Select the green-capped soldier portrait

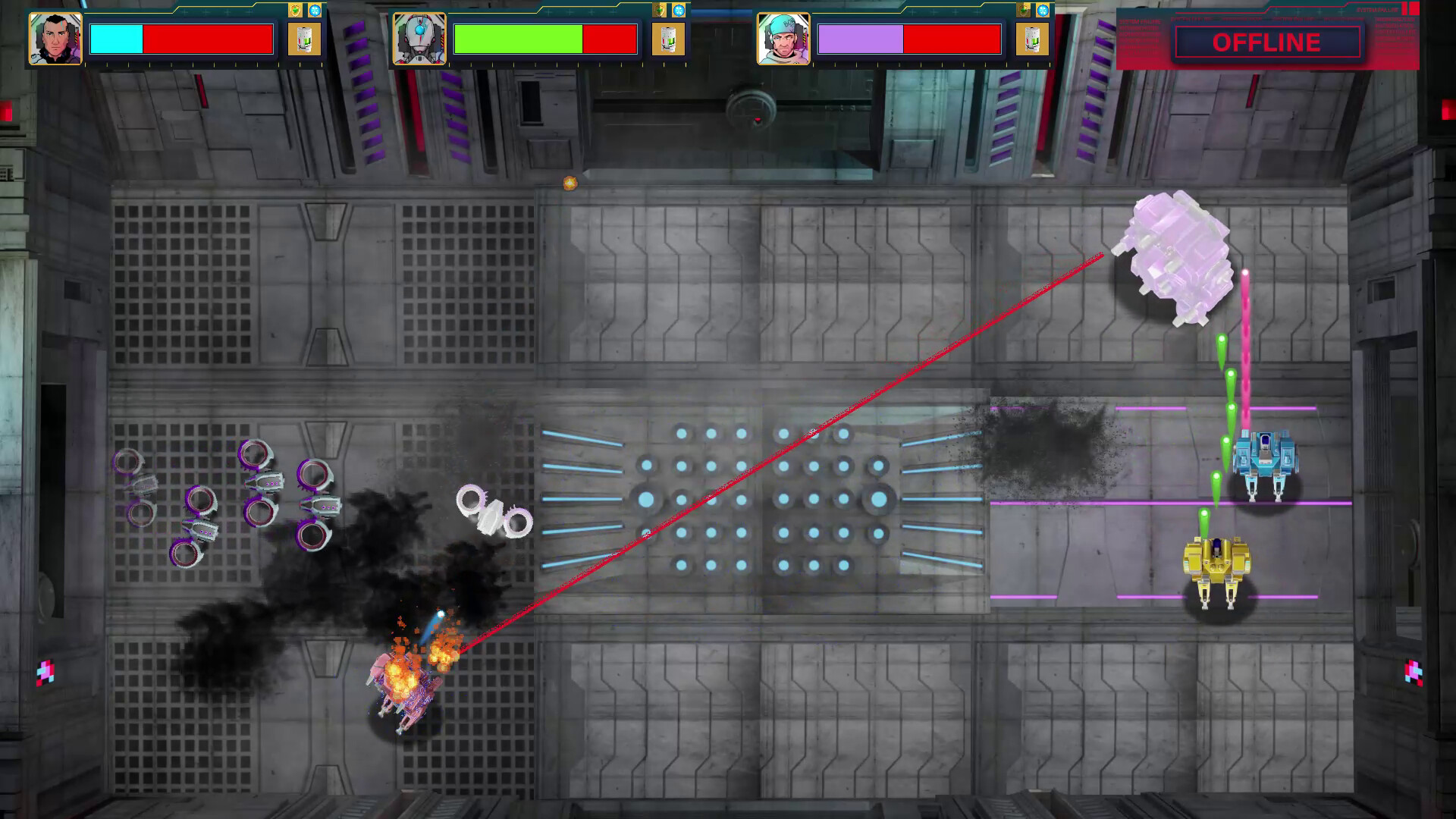[783, 39]
